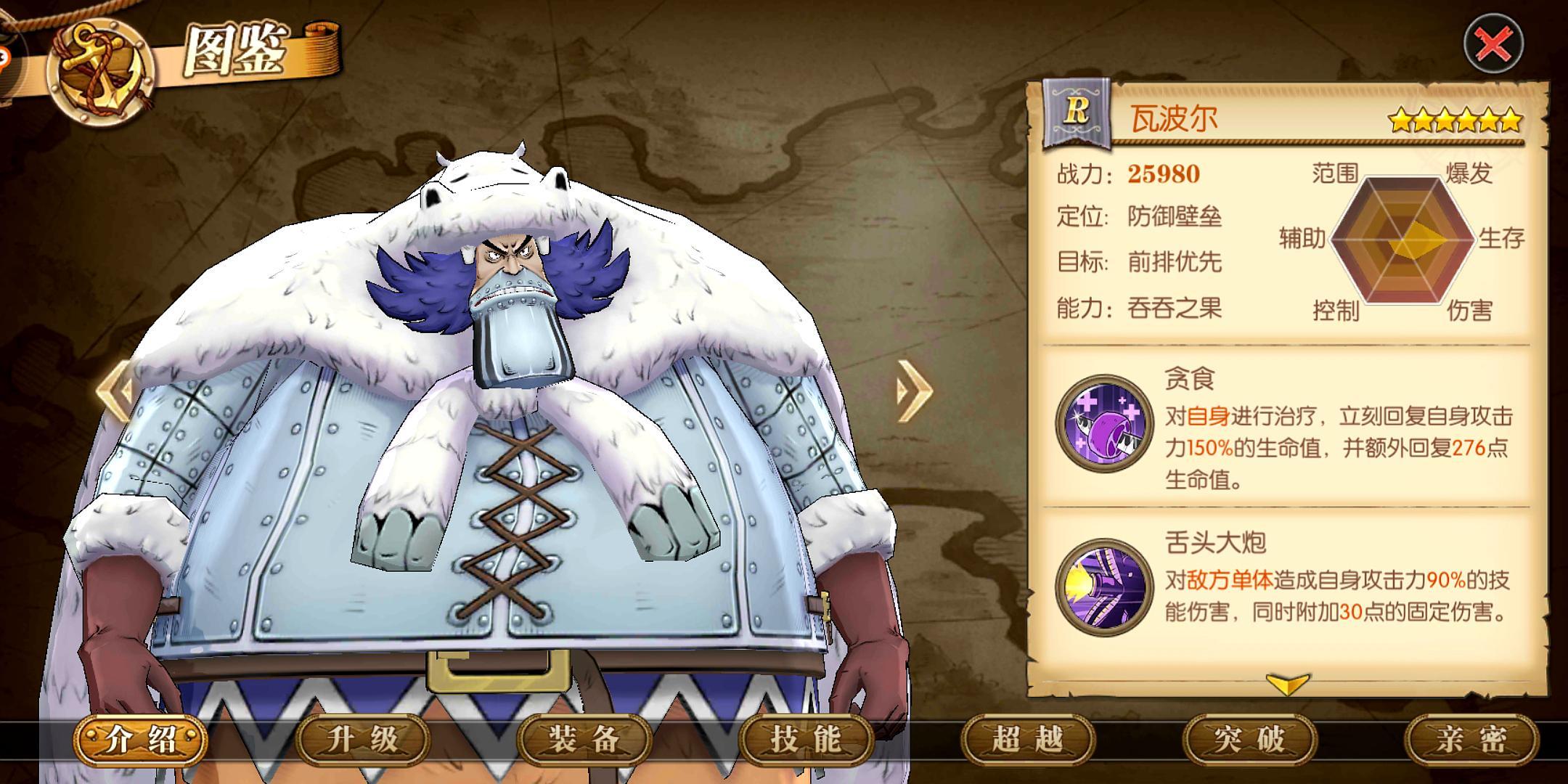Click the 舌头大炮 skill icon
This screenshot has height=784, width=1568.
point(1104,587)
